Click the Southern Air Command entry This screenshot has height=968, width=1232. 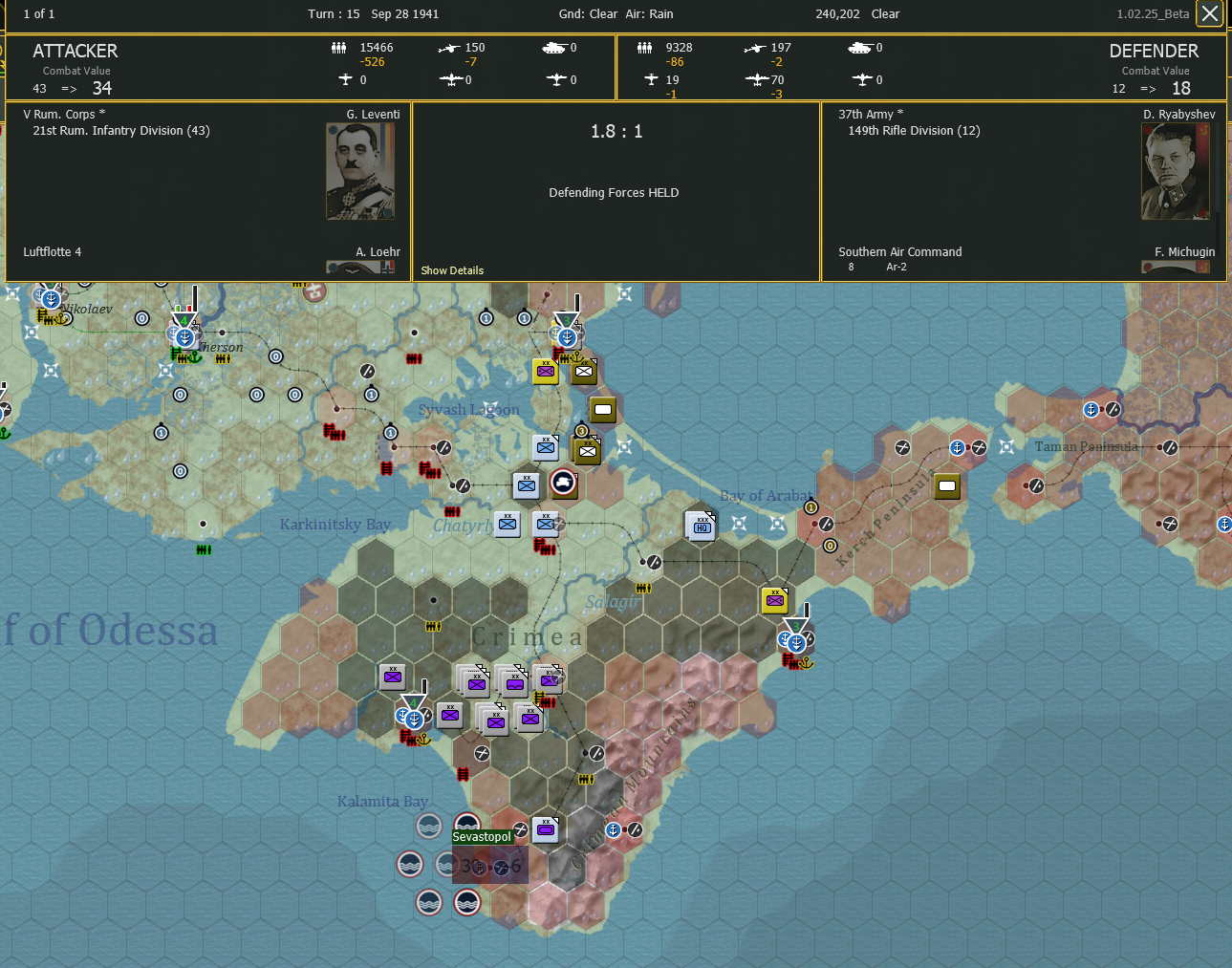tap(899, 251)
